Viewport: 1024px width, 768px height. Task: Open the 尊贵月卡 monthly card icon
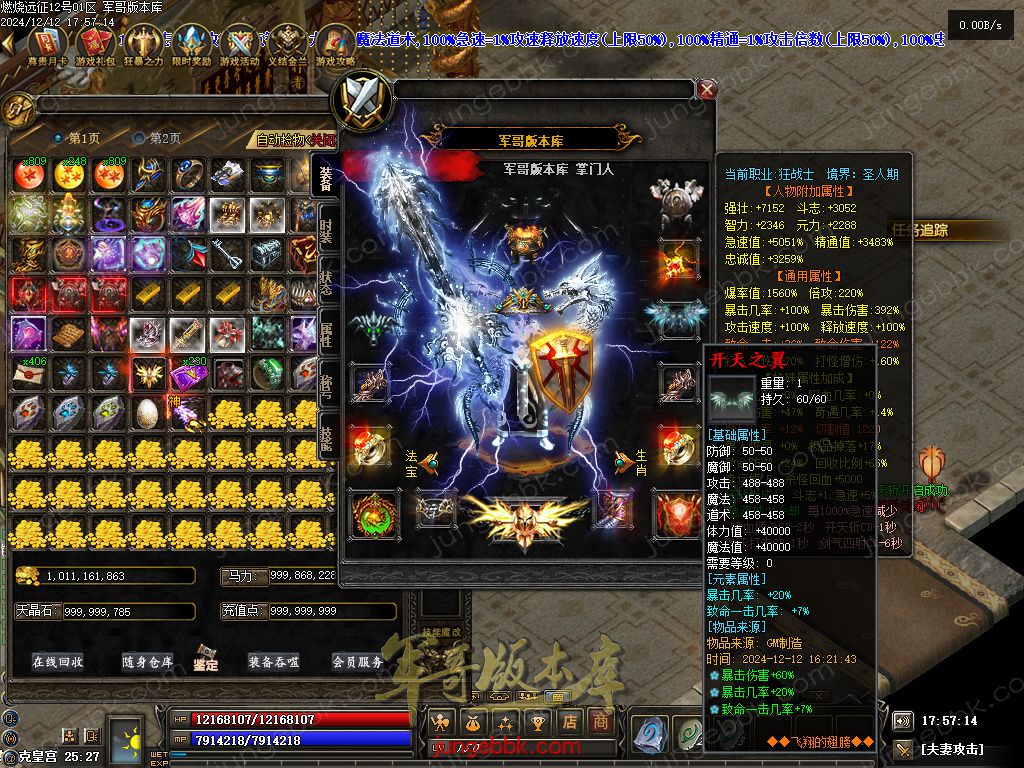tap(46, 45)
